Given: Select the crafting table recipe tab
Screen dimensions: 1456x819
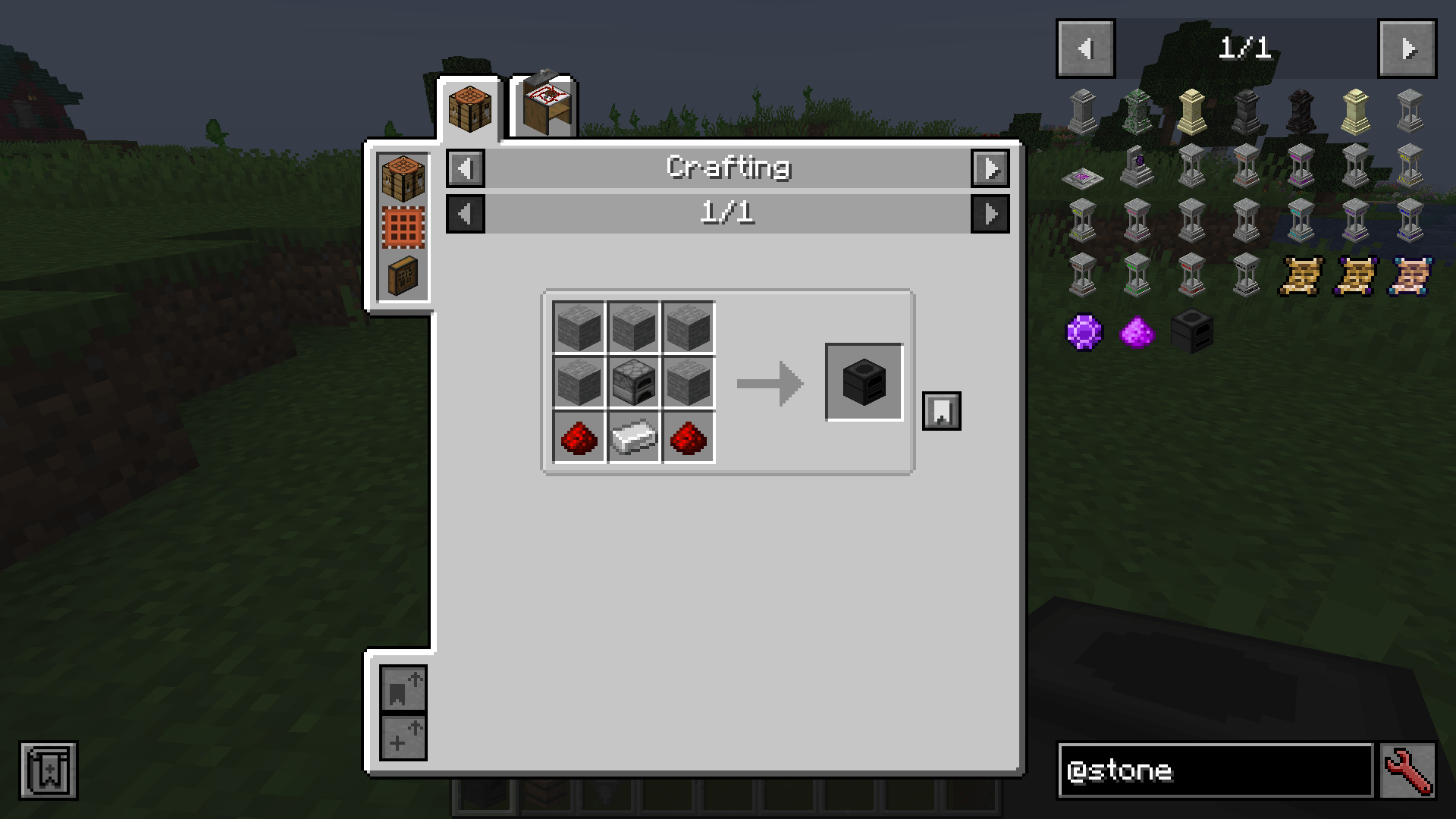Looking at the screenshot, I should 469,105.
